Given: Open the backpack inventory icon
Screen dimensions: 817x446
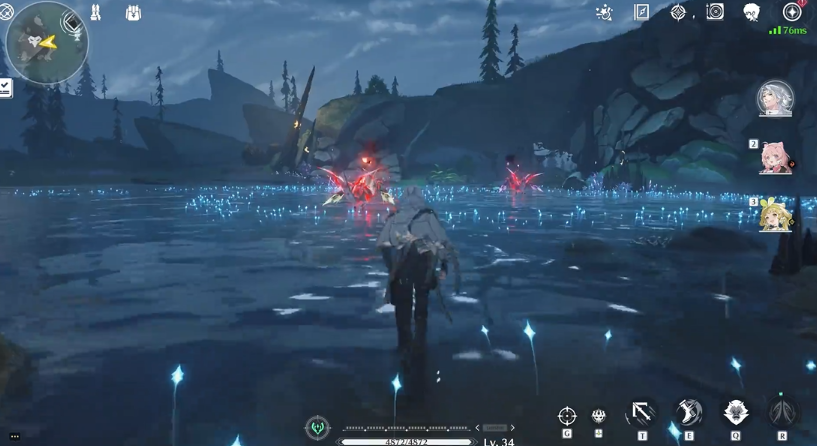Looking at the screenshot, I should pyautogui.click(x=133, y=13).
